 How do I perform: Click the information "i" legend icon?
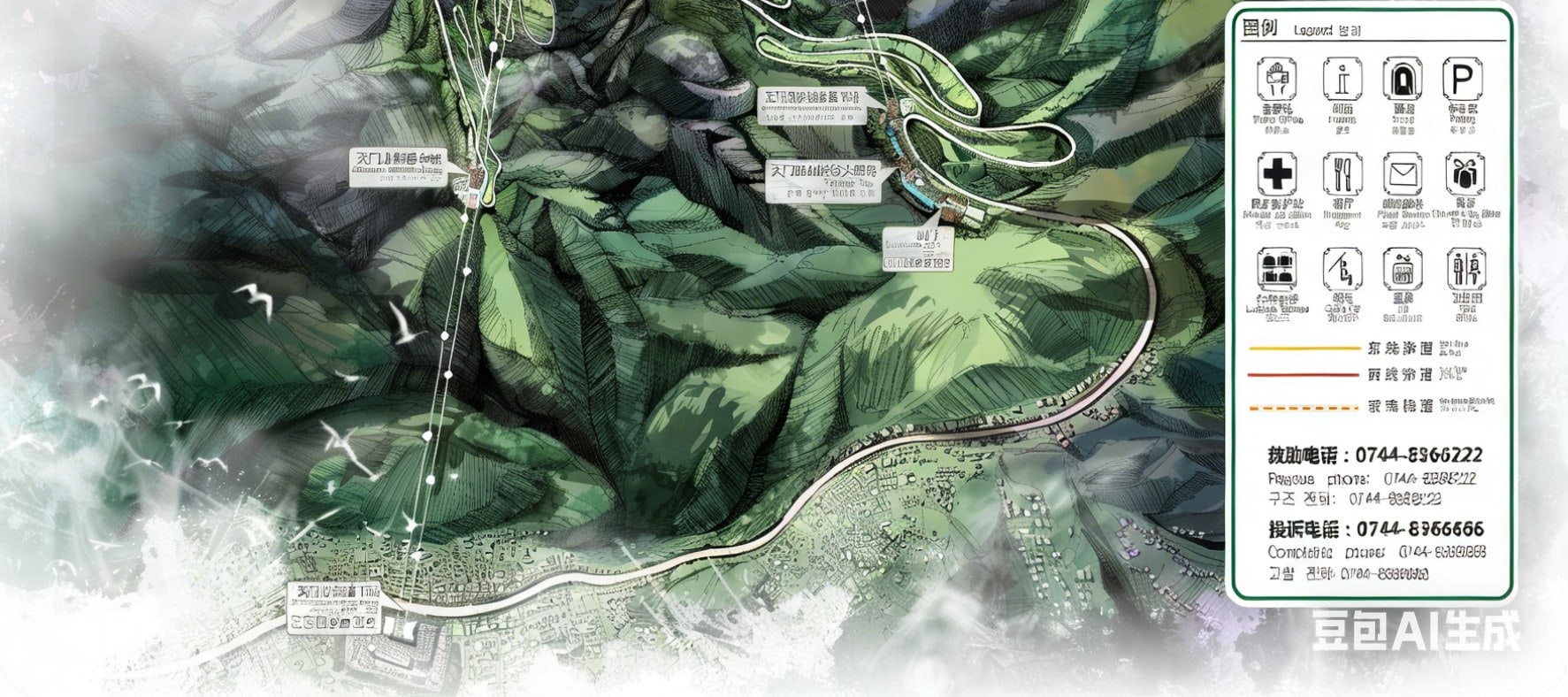point(1342,80)
